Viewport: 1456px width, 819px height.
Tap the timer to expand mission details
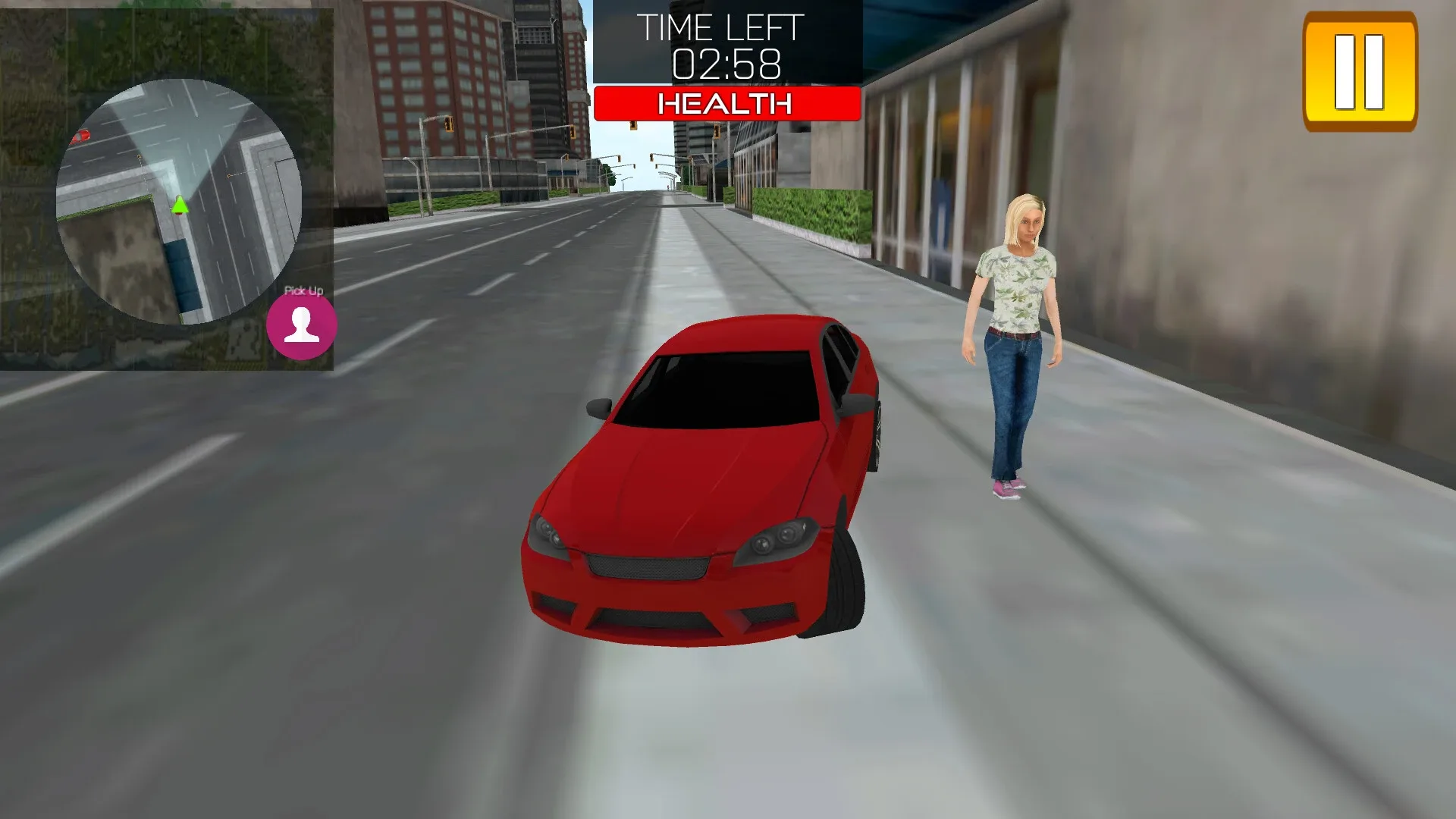(726, 68)
